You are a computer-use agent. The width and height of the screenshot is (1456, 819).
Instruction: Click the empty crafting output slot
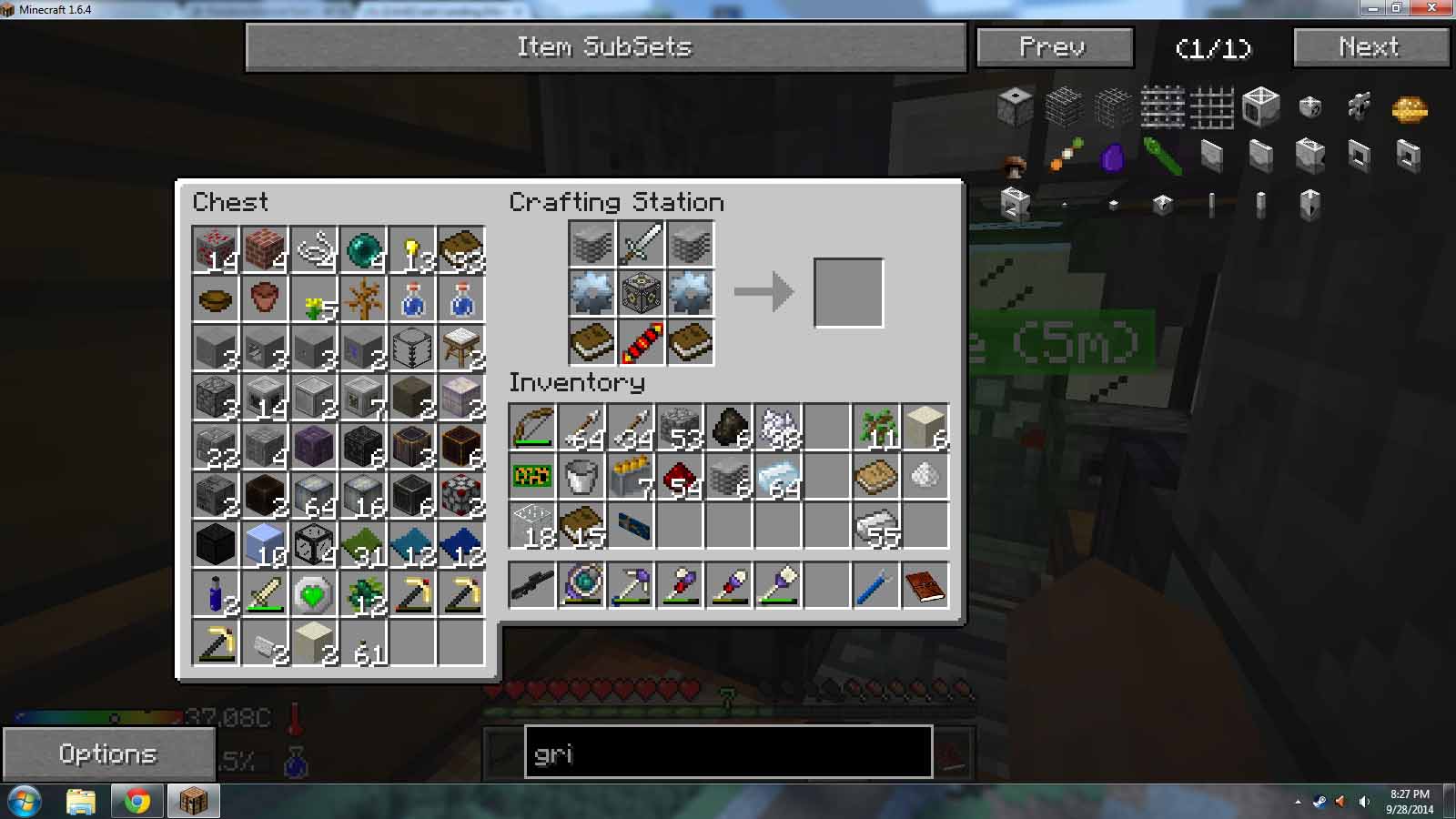848,293
